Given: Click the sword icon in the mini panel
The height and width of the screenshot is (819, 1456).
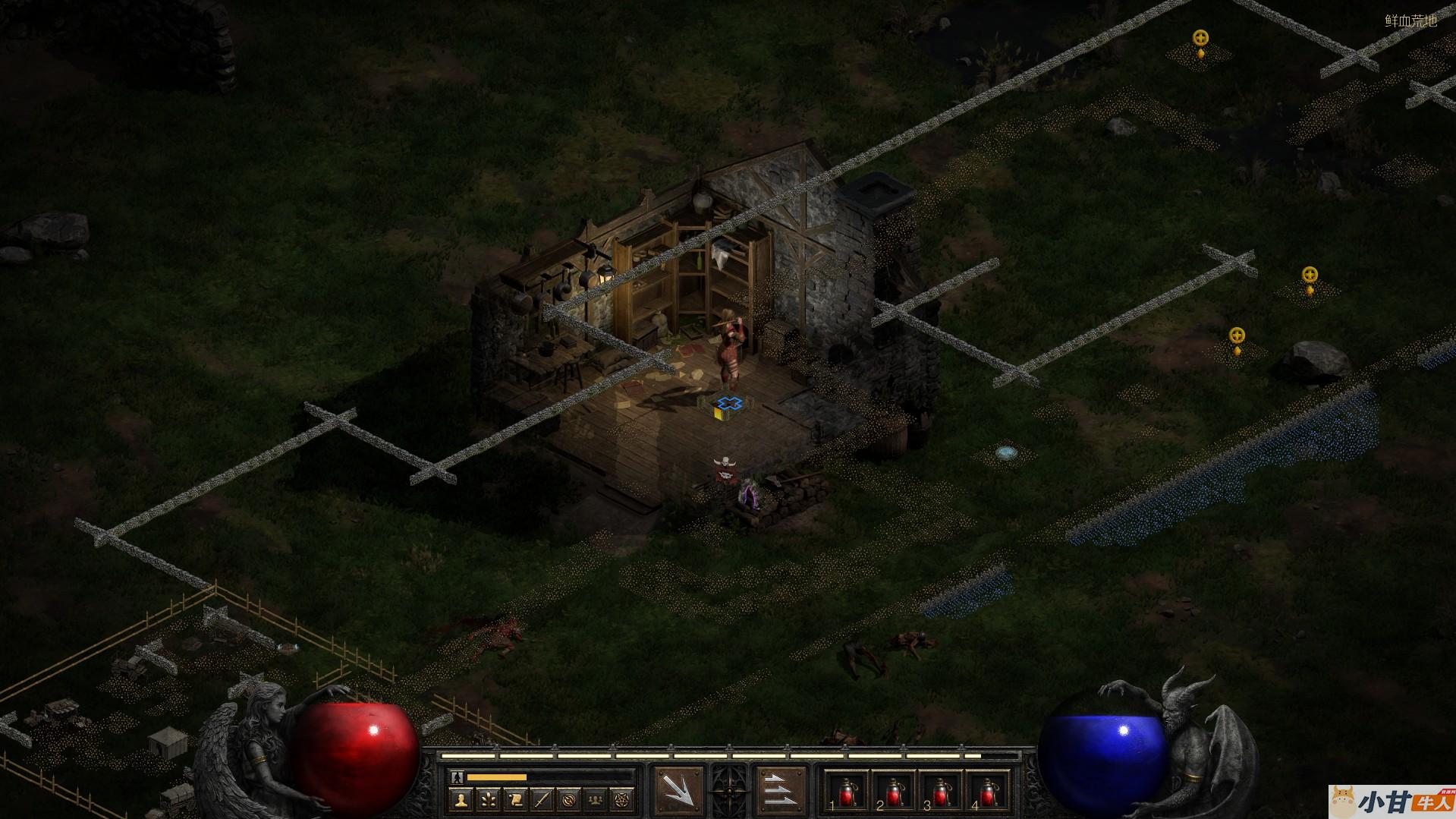Looking at the screenshot, I should tap(542, 799).
